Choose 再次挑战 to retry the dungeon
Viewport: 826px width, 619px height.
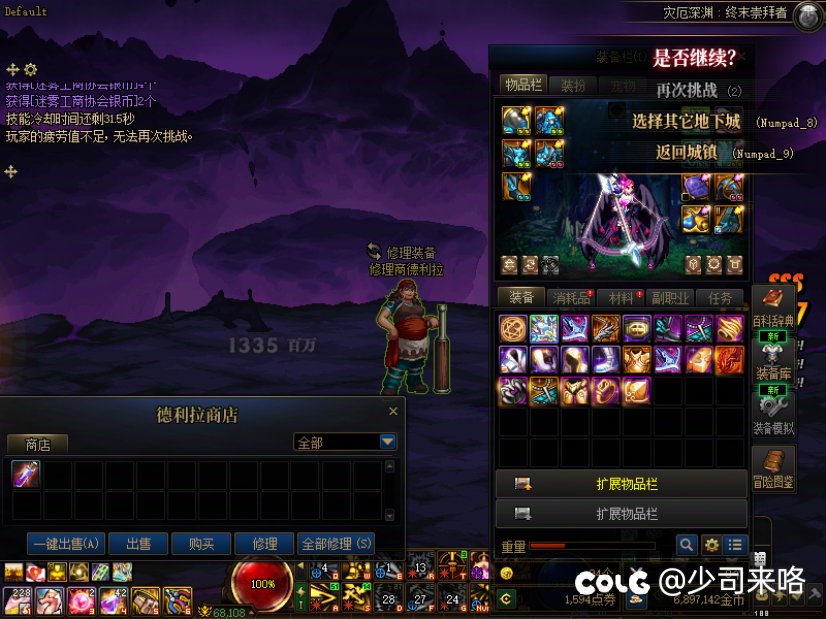click(687, 90)
